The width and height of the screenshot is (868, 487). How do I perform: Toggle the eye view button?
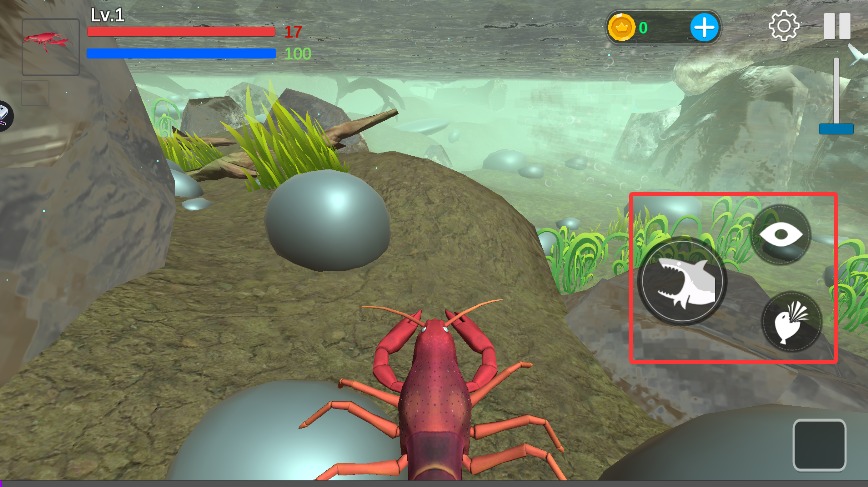(x=780, y=234)
